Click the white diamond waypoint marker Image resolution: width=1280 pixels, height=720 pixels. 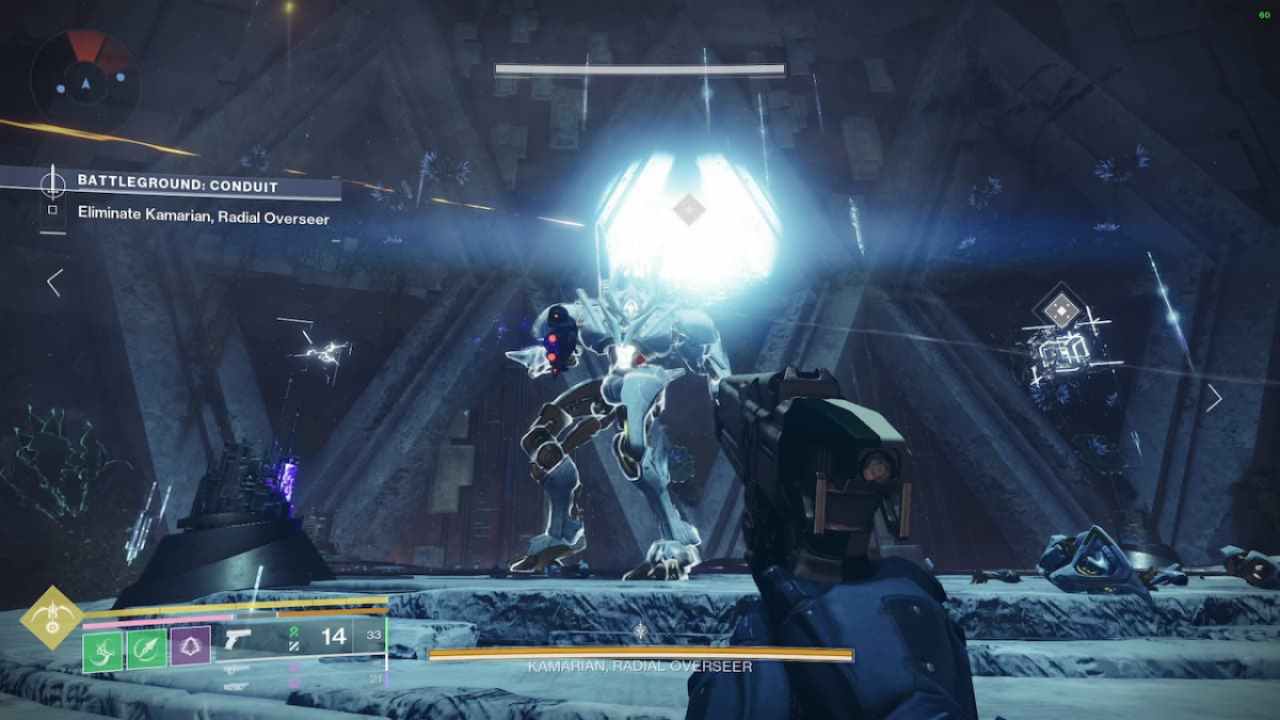[x=1060, y=310]
